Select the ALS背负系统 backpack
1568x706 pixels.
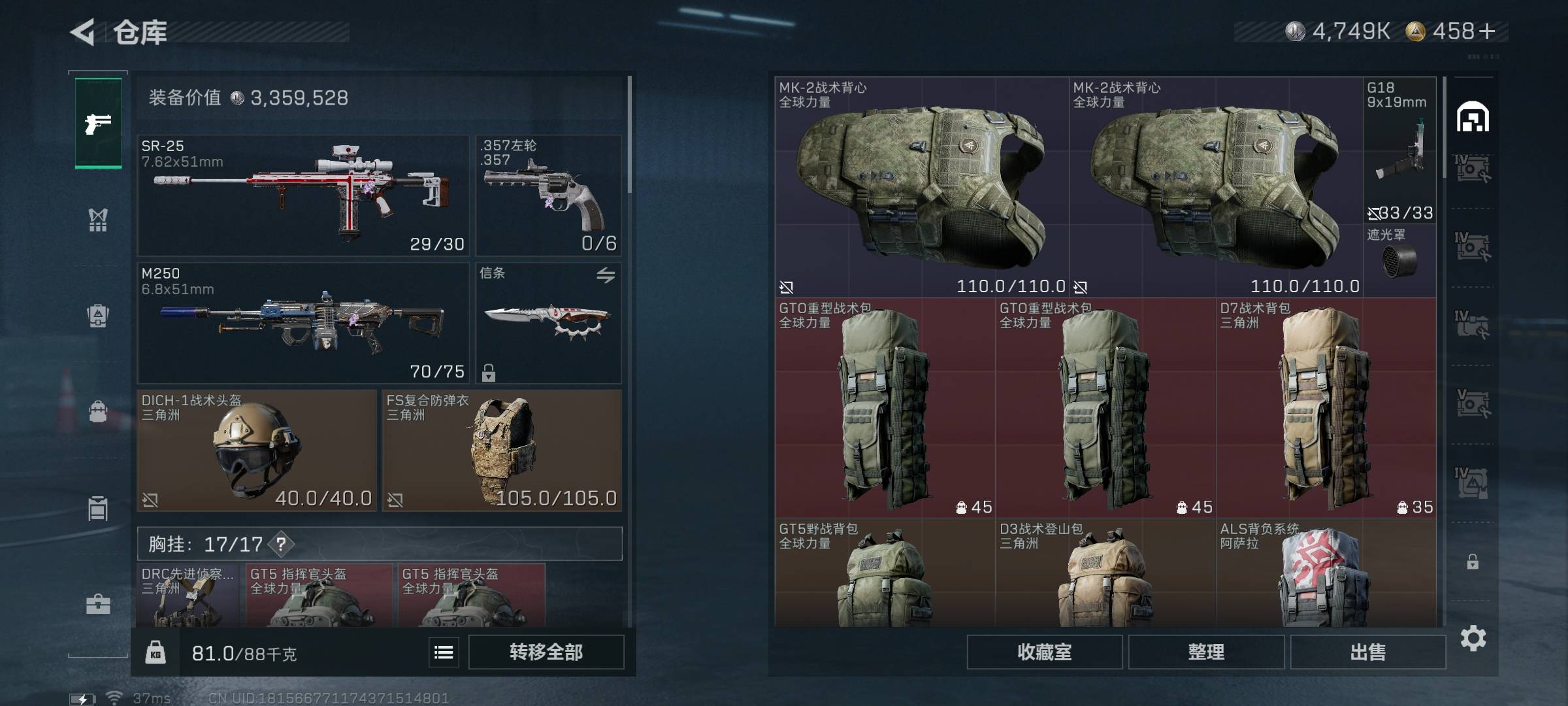coord(1326,573)
